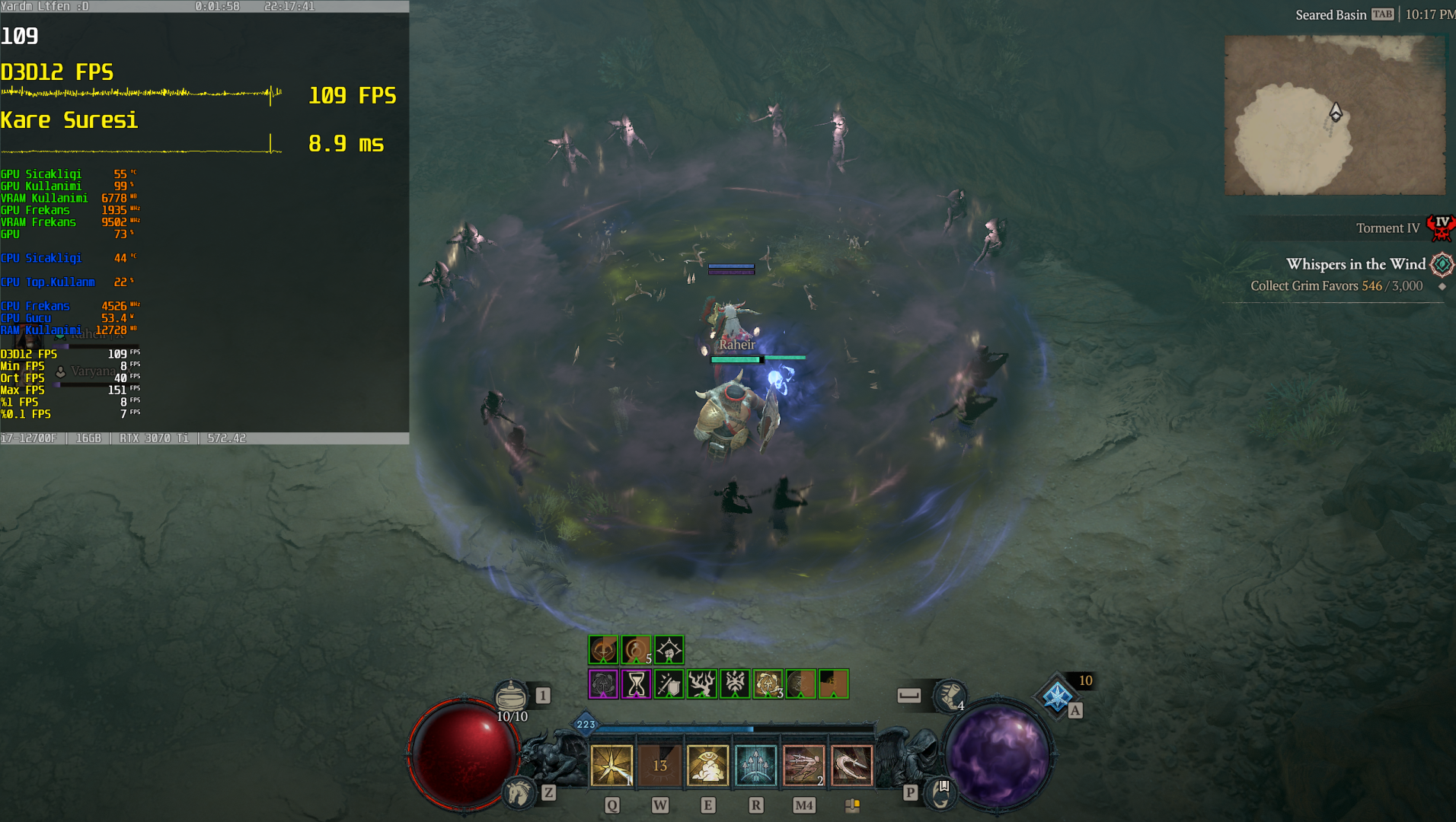
Task: Inspect the hourglass buff icon
Action: (x=636, y=684)
